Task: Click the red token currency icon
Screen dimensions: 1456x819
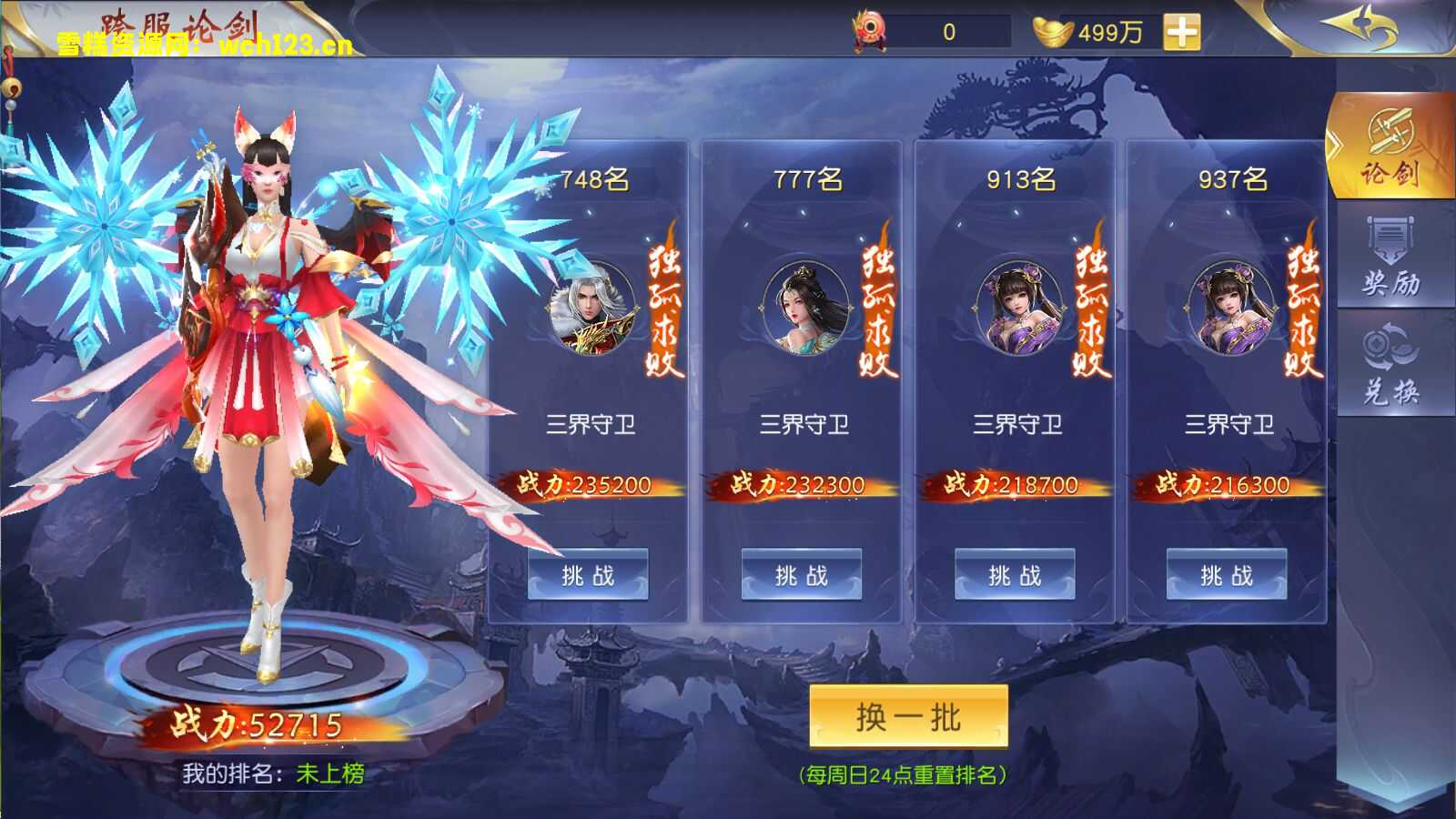Action: pos(869,27)
